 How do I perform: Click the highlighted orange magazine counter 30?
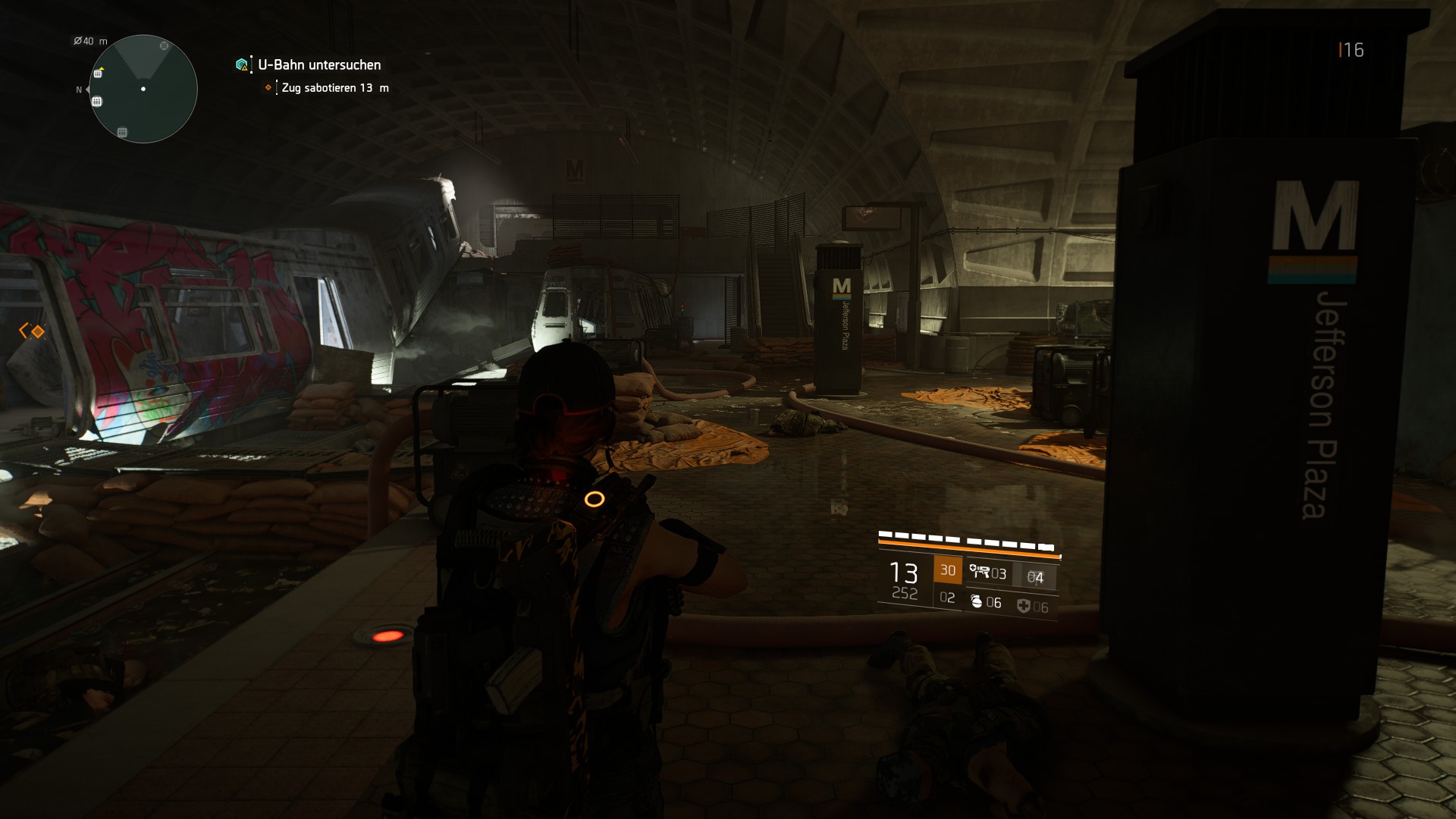coord(949,570)
